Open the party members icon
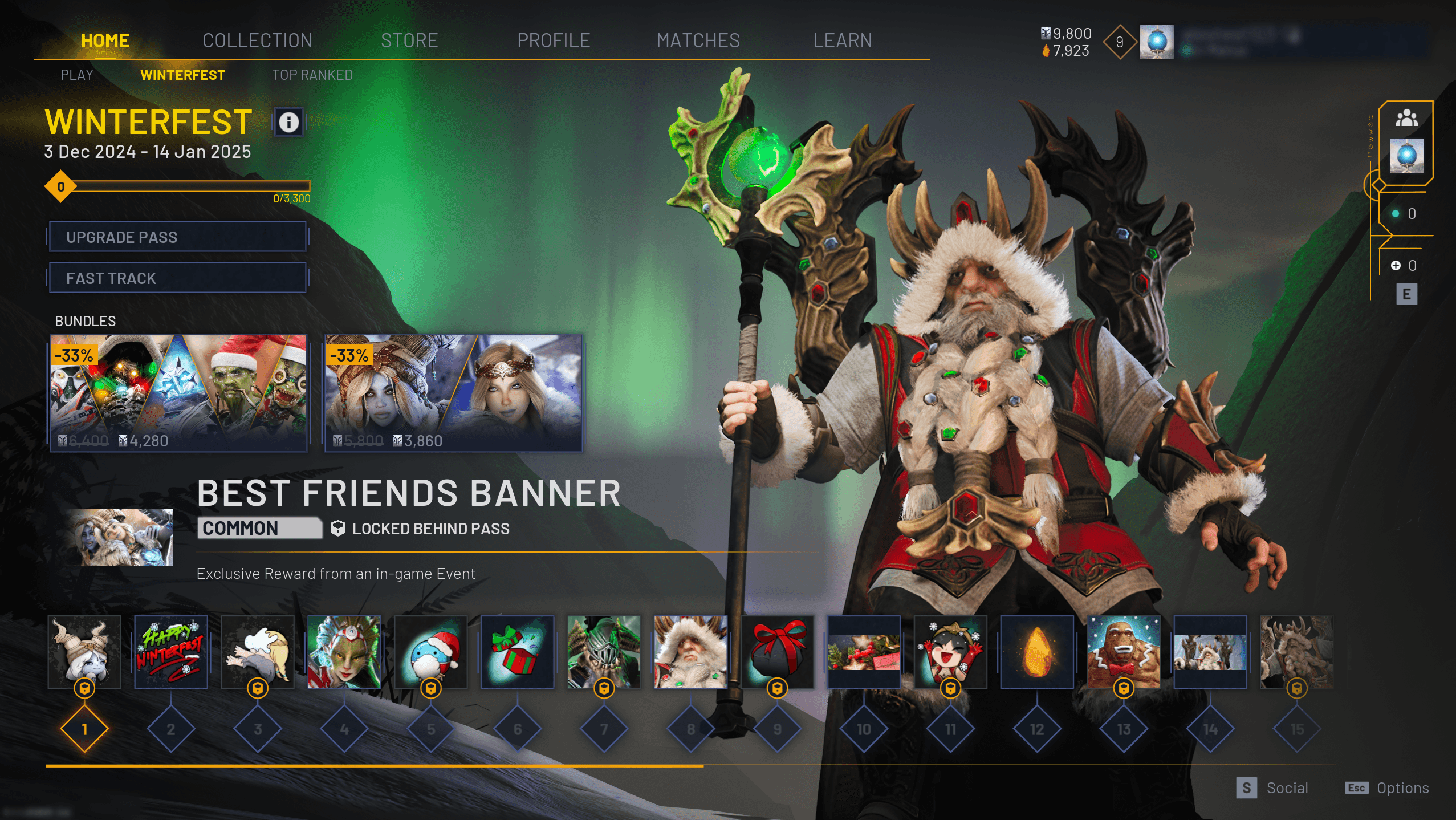Image resolution: width=1456 pixels, height=820 pixels. coord(1406,118)
